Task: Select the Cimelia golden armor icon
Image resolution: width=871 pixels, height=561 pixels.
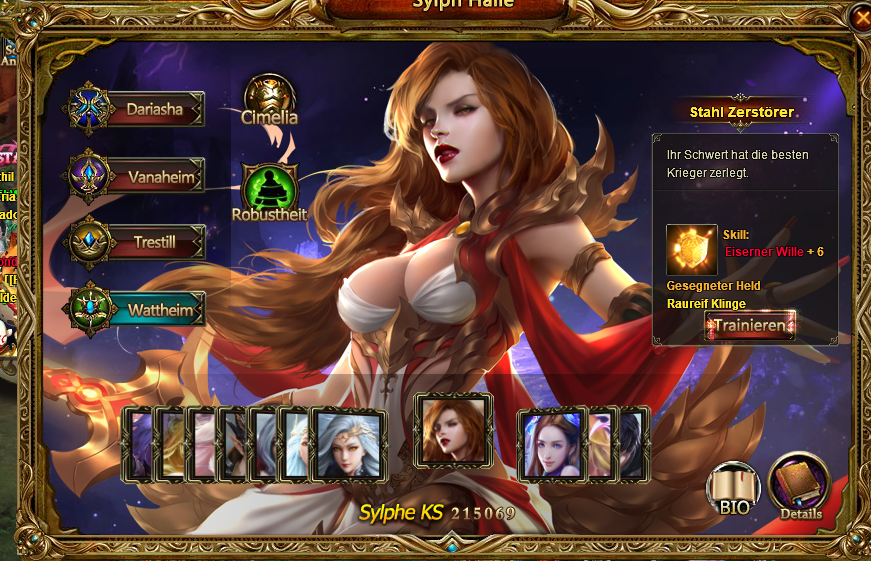Action: tap(270, 99)
